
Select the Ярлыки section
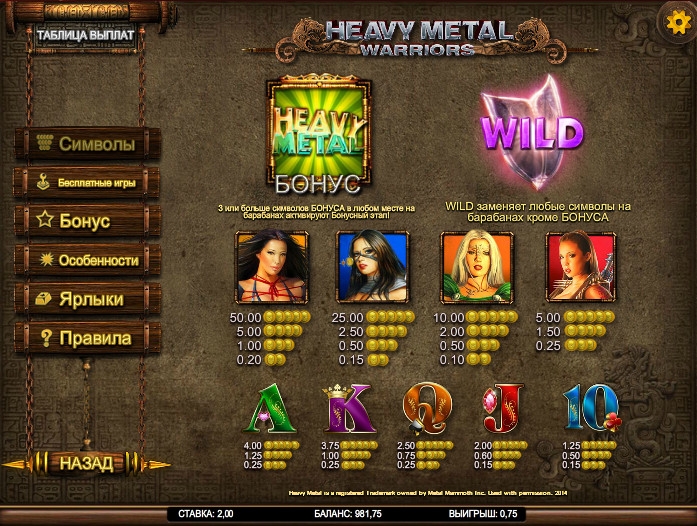87,299
